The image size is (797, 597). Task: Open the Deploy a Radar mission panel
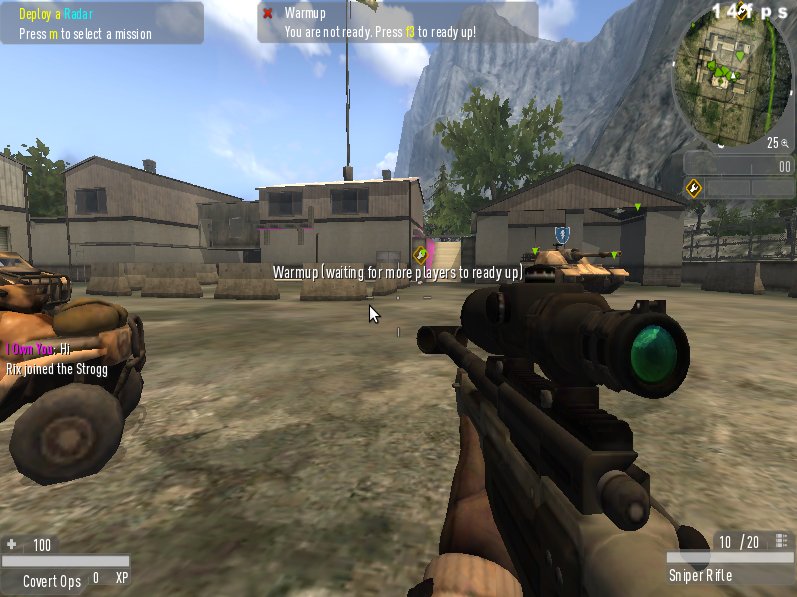[102, 23]
